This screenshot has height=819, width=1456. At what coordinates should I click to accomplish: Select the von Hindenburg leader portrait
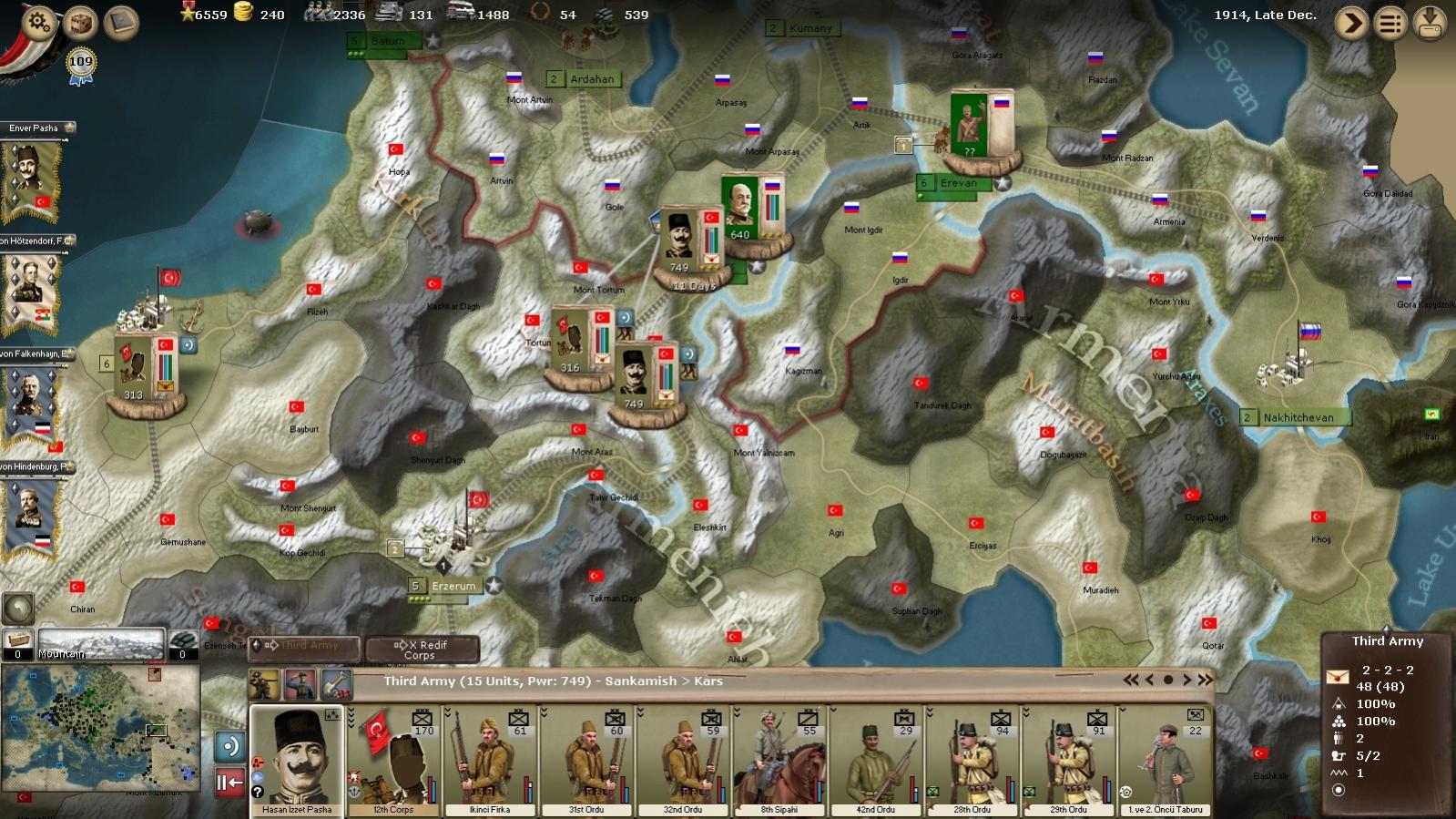click(x=33, y=515)
